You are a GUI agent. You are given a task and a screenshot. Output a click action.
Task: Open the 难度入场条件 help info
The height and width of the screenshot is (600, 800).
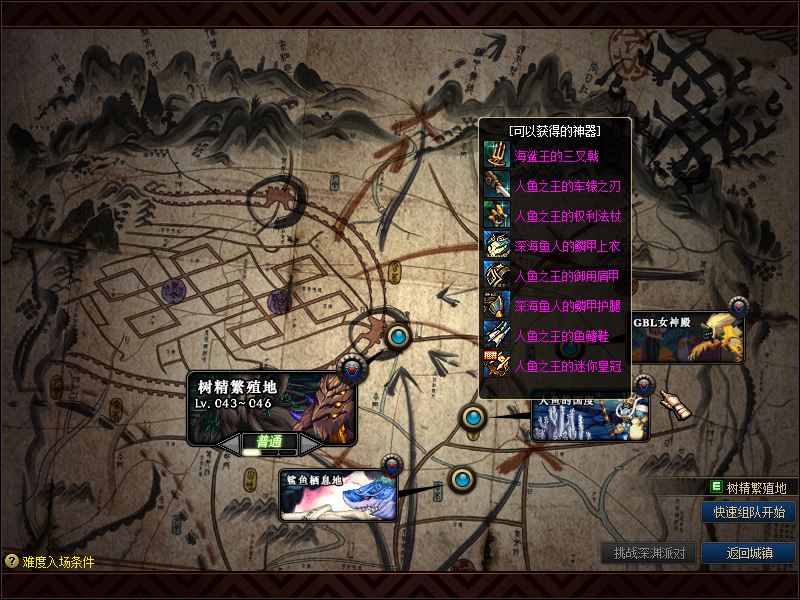(x=50, y=562)
